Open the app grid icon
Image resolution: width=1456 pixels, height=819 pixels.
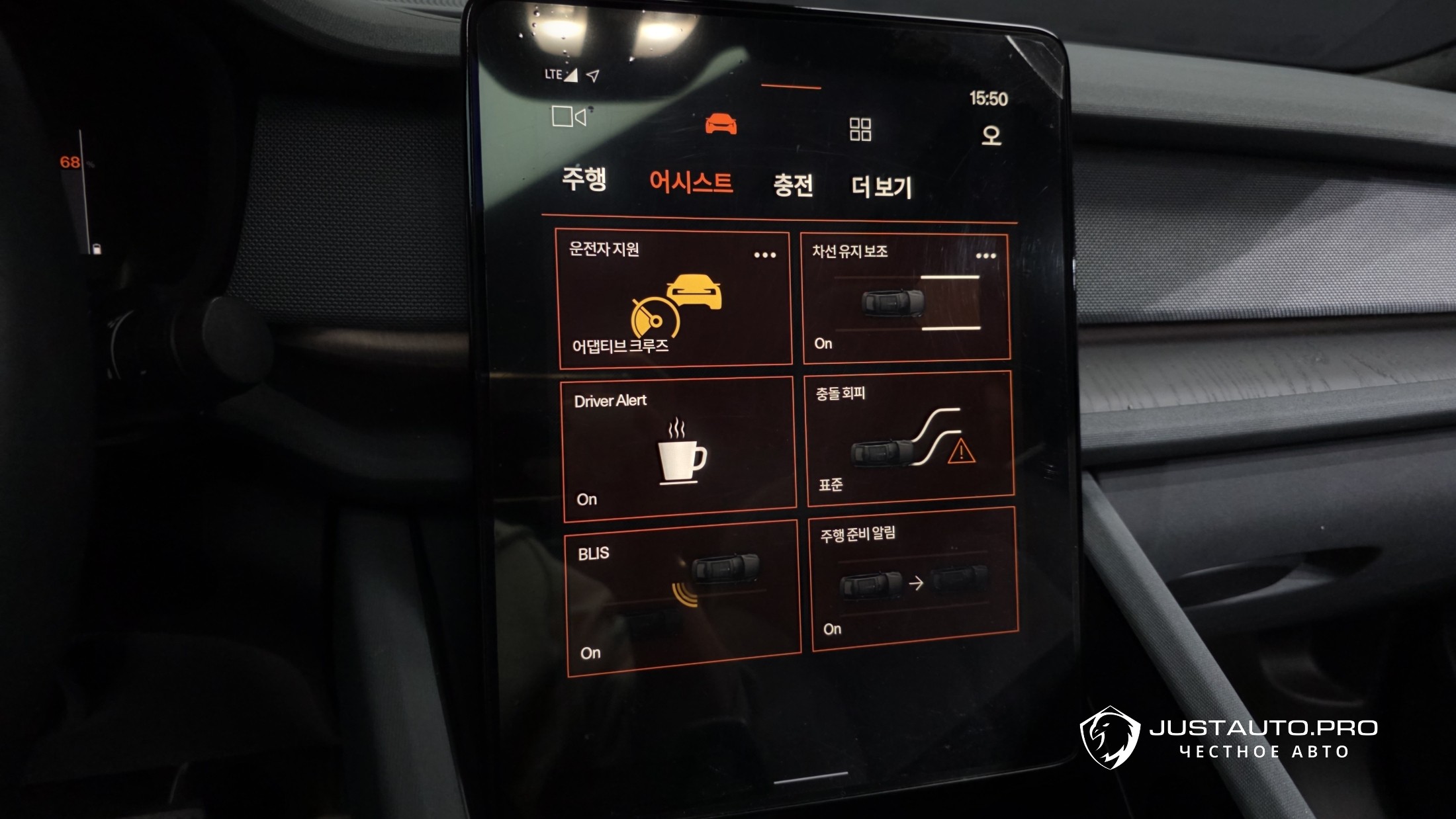(x=860, y=130)
